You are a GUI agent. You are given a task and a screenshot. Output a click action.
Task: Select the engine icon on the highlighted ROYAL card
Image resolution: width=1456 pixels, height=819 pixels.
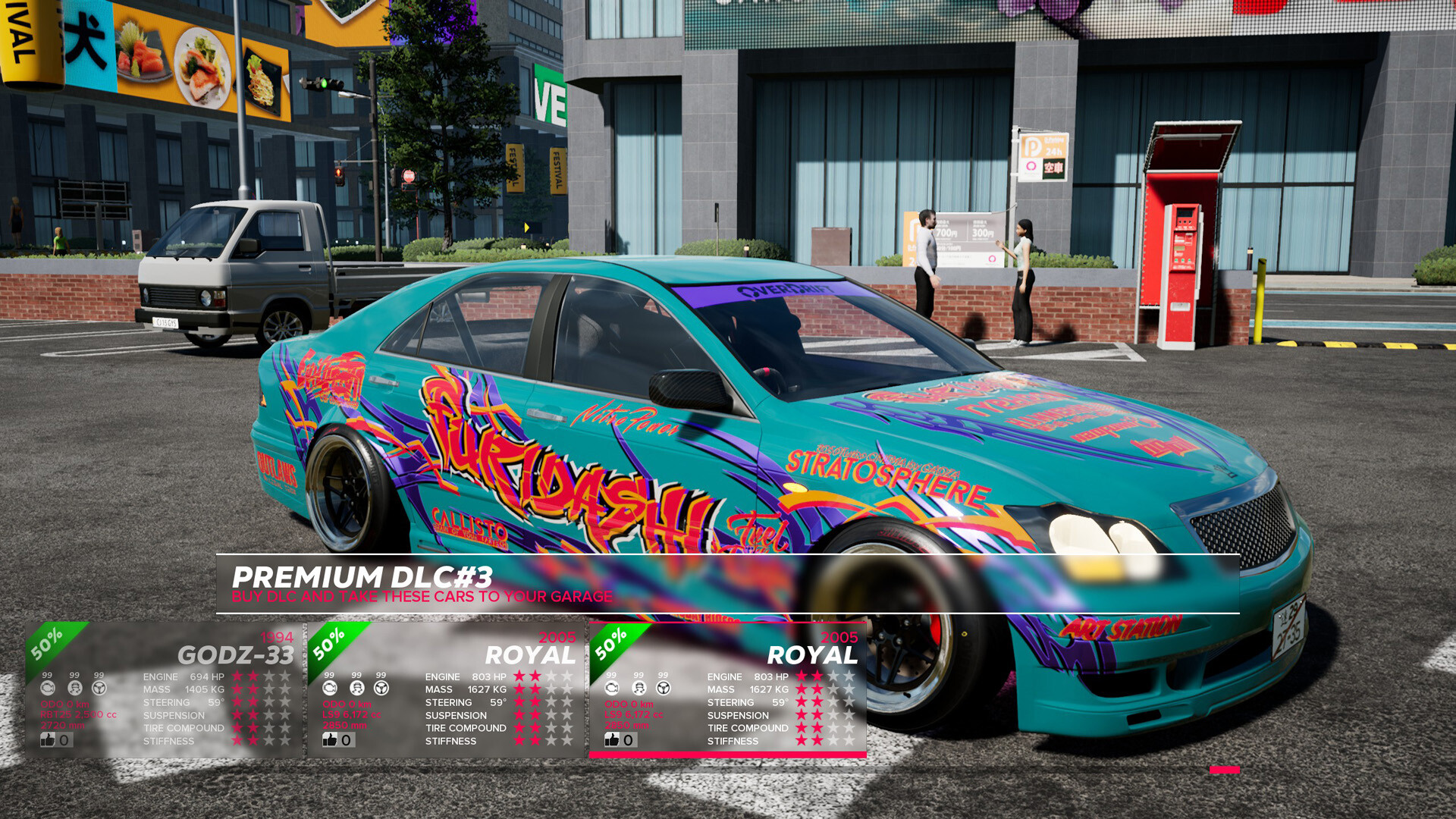click(611, 688)
